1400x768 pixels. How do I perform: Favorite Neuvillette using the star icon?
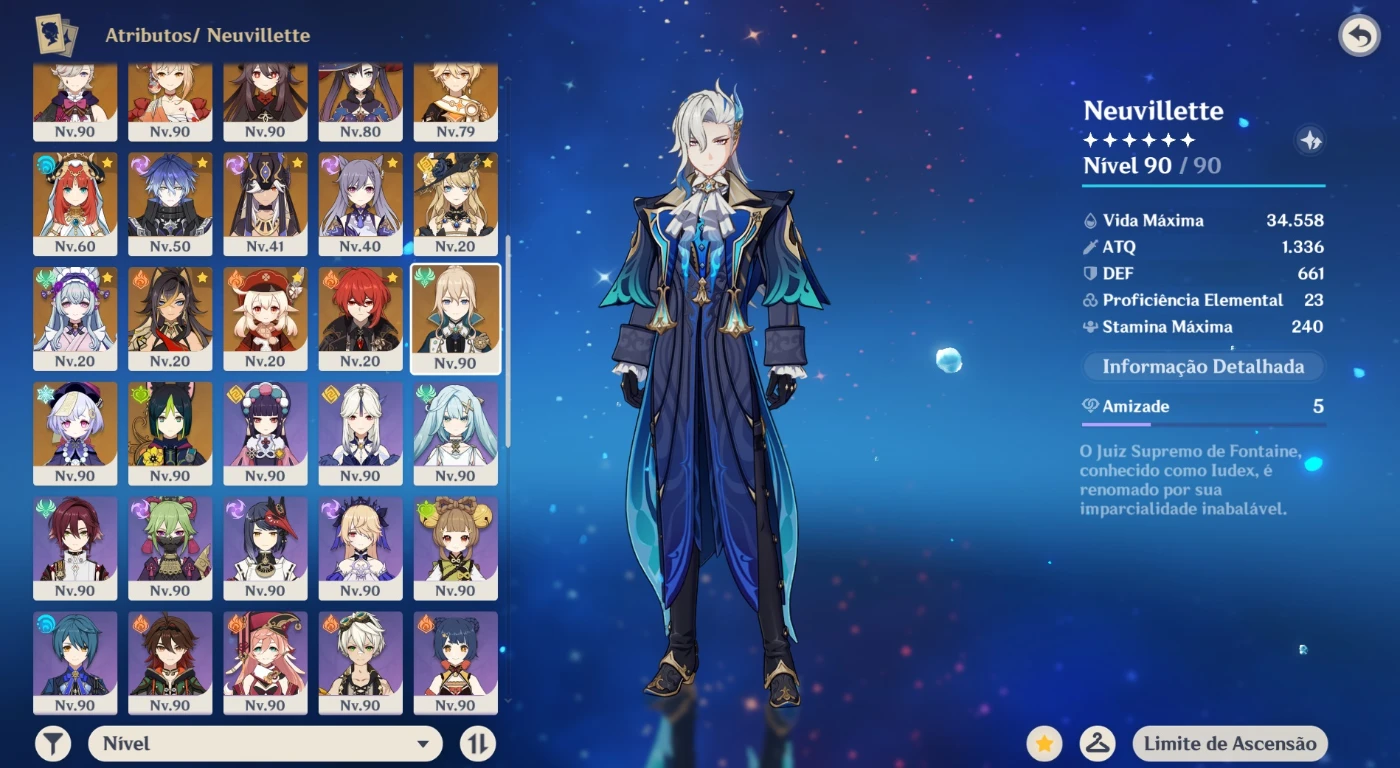[x=1045, y=743]
